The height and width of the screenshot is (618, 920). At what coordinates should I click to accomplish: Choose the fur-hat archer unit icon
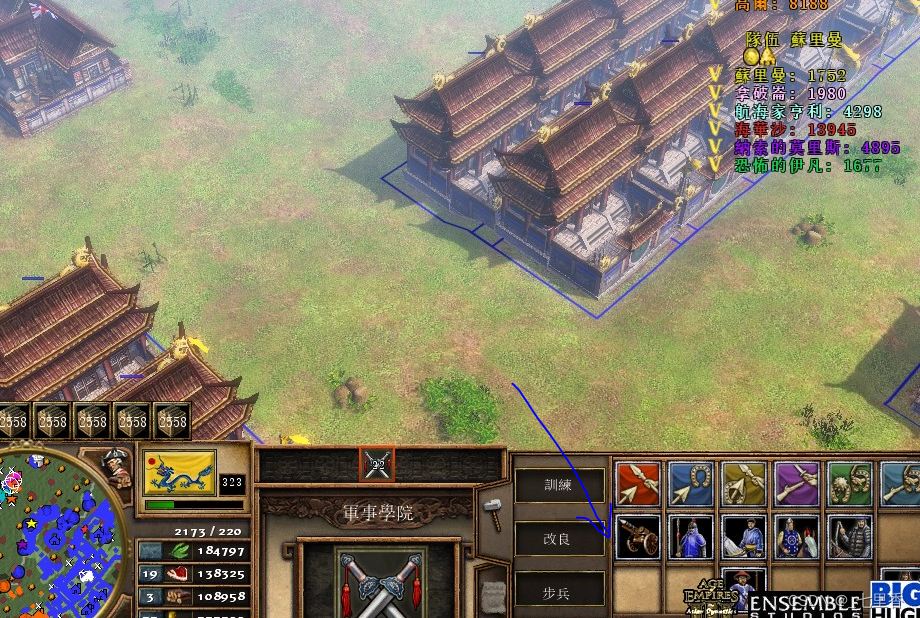(x=850, y=537)
